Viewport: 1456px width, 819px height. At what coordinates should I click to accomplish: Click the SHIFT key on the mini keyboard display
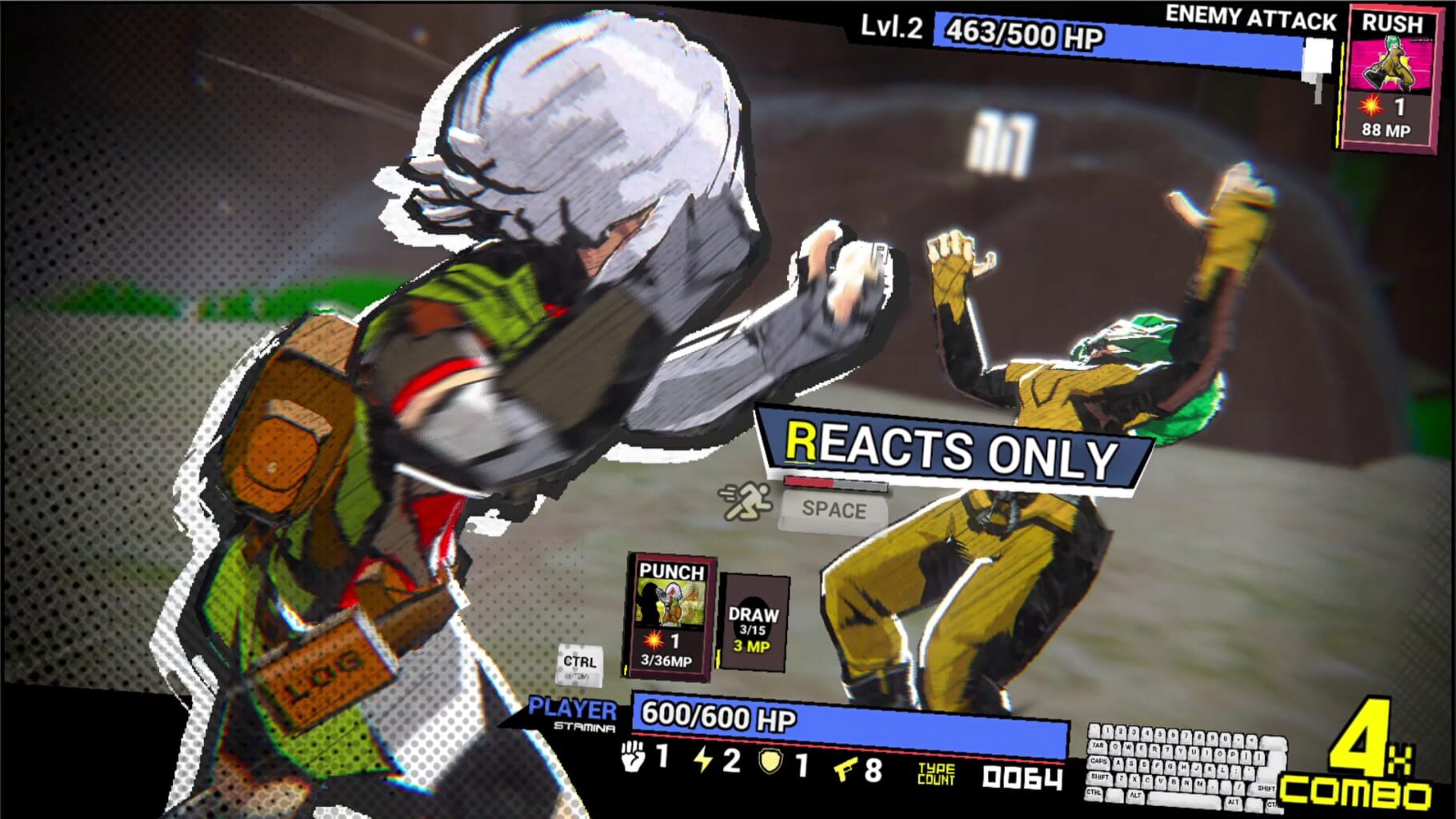tap(1099, 778)
